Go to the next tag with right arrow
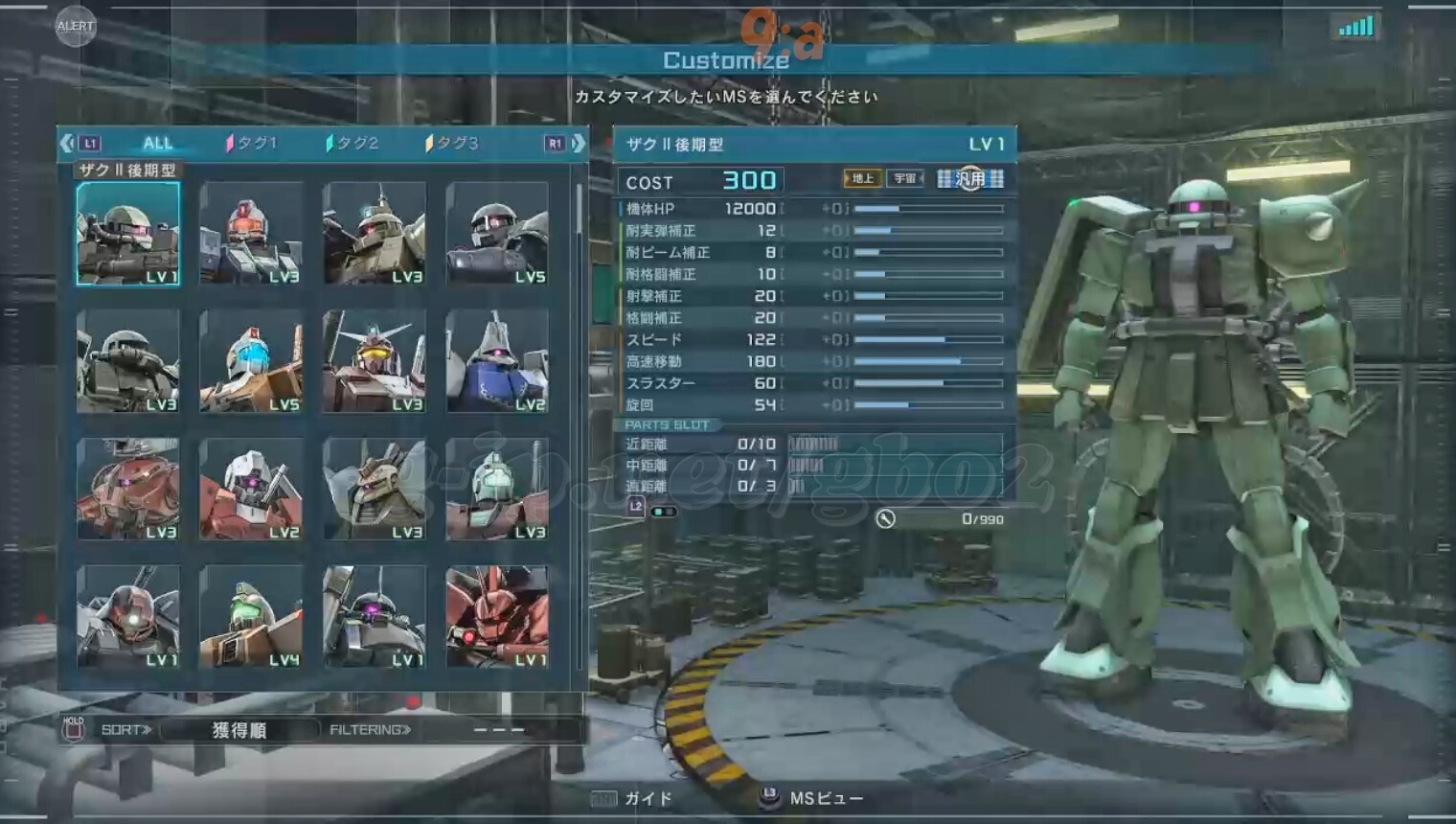The height and width of the screenshot is (824, 1456). coord(578,144)
